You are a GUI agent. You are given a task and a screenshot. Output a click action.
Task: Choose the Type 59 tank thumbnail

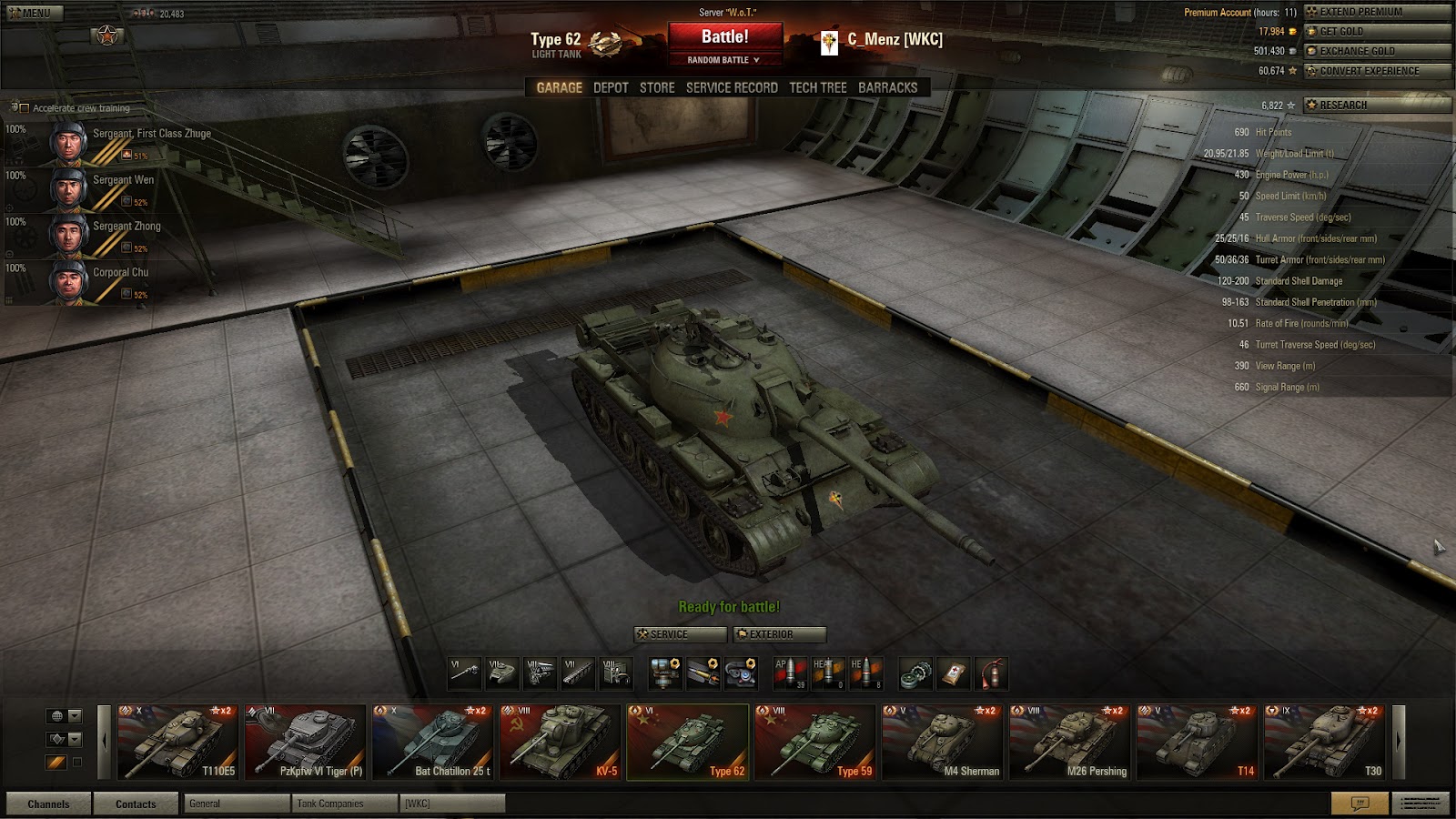(x=815, y=743)
